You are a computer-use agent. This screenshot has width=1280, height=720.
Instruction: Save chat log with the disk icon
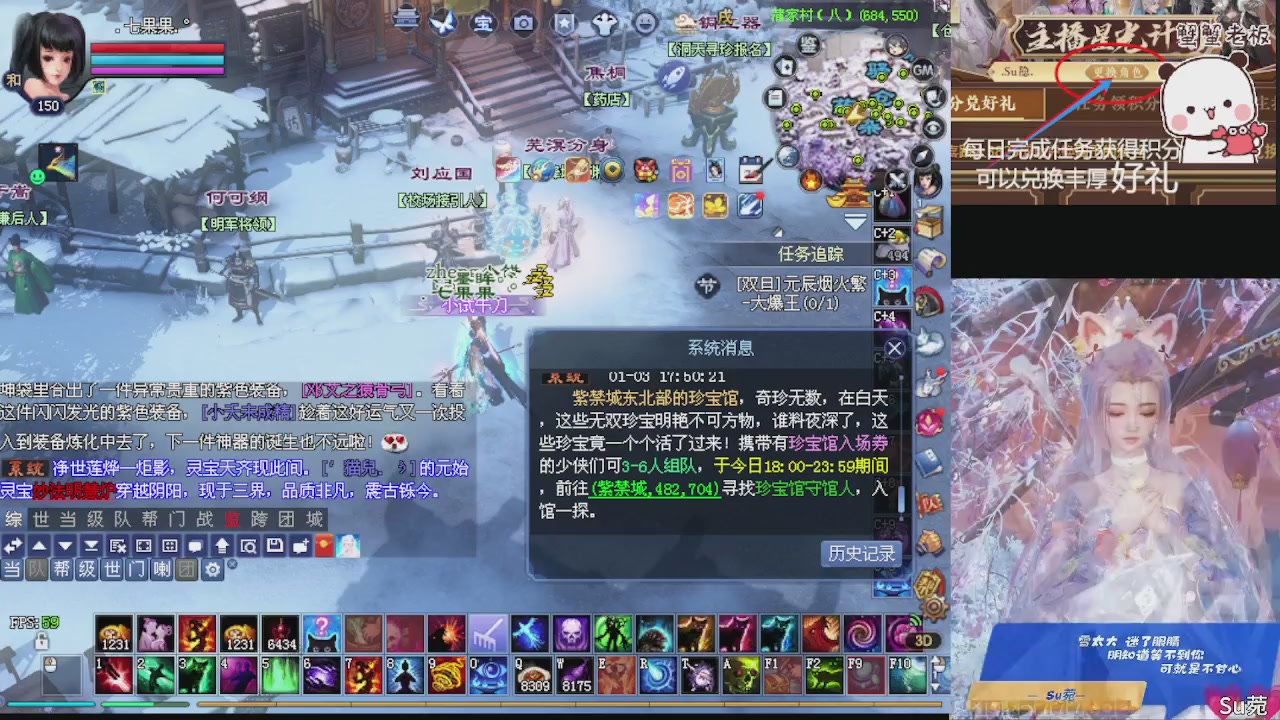pyautogui.click(x=274, y=546)
